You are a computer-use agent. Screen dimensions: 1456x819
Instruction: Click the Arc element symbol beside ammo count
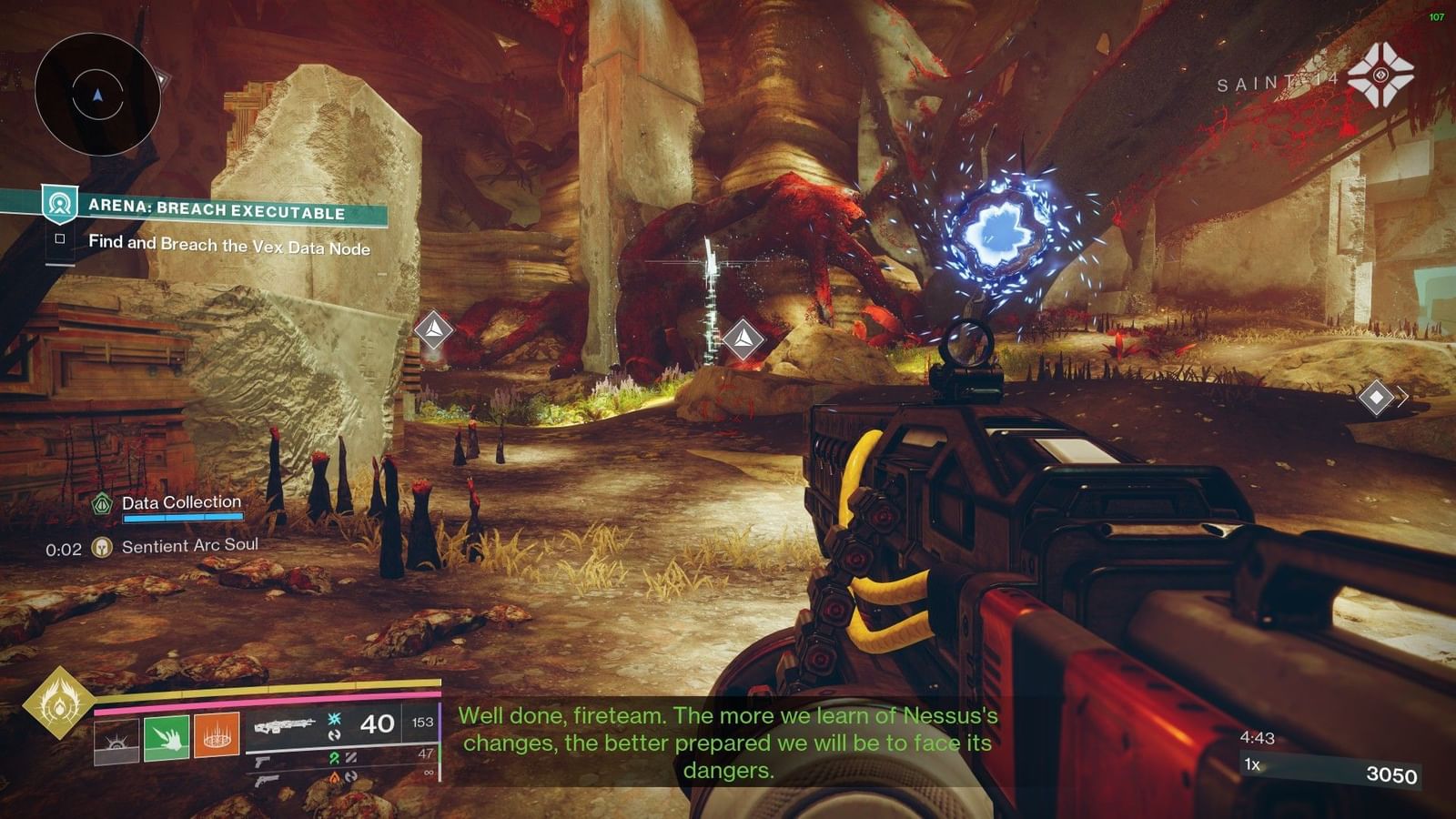[333, 720]
